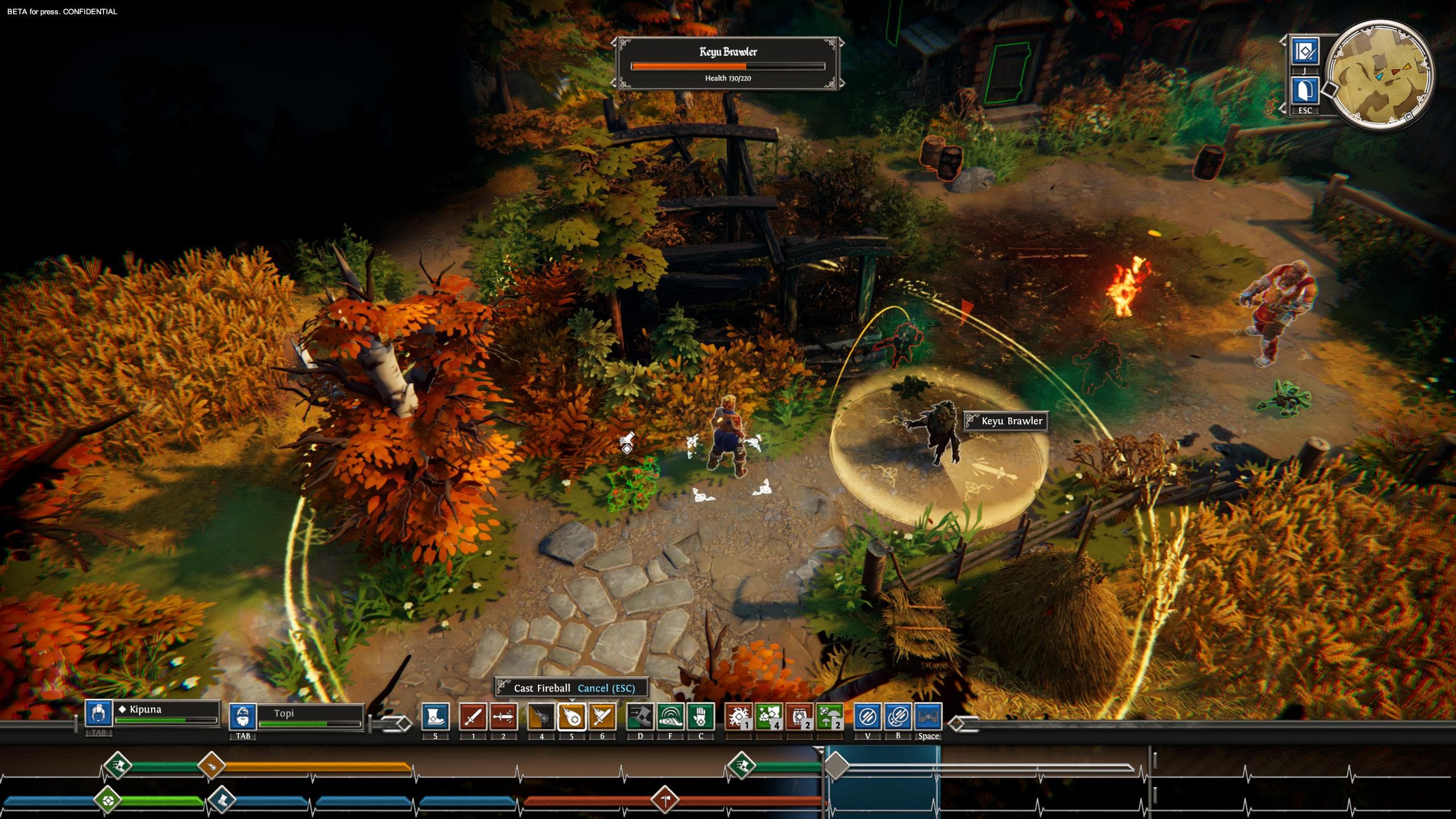Activate the flaming sword ability
Viewport: 1456px width, 819px height.
(x=602, y=717)
